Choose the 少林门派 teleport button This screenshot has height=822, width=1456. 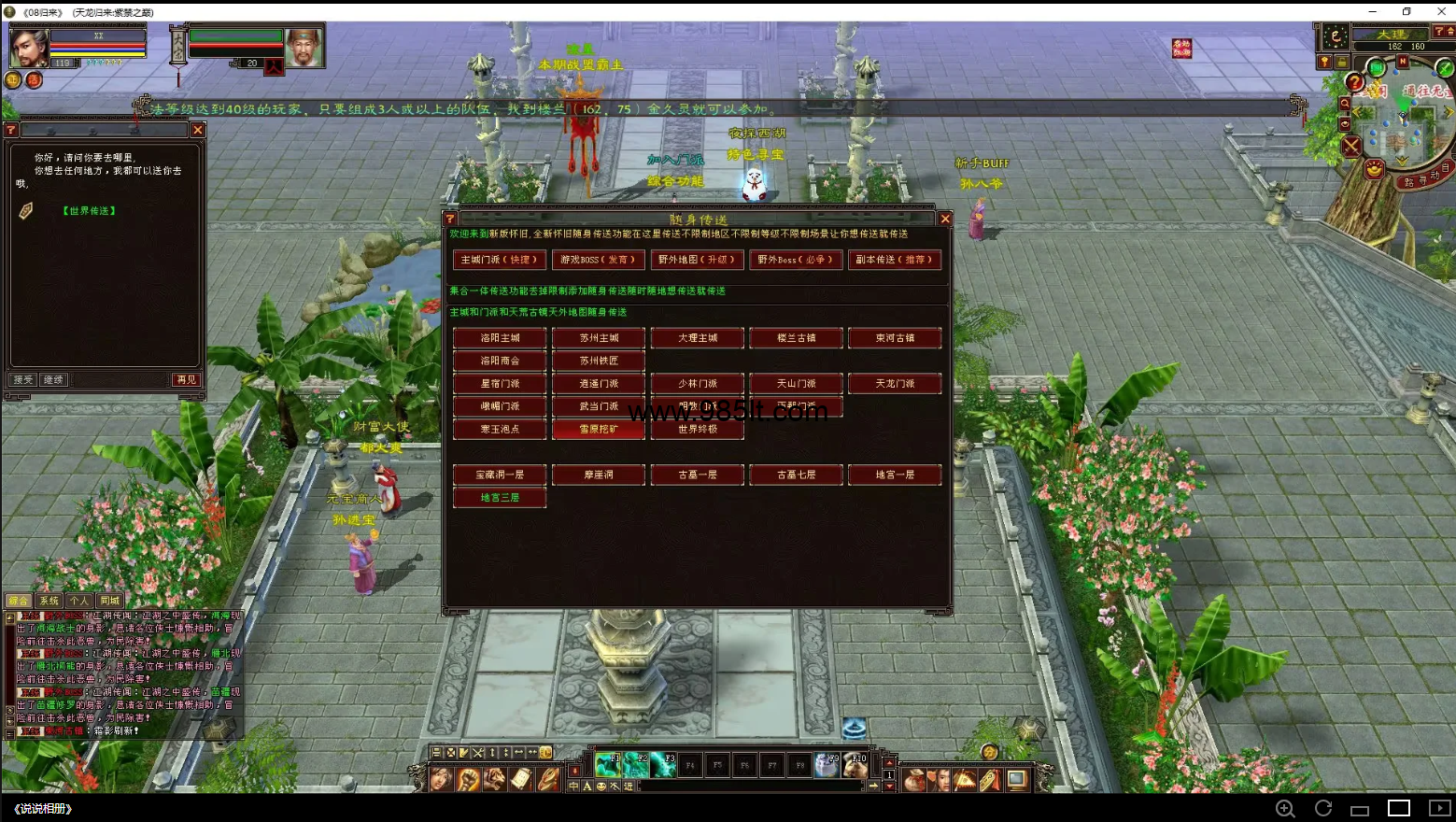click(698, 384)
